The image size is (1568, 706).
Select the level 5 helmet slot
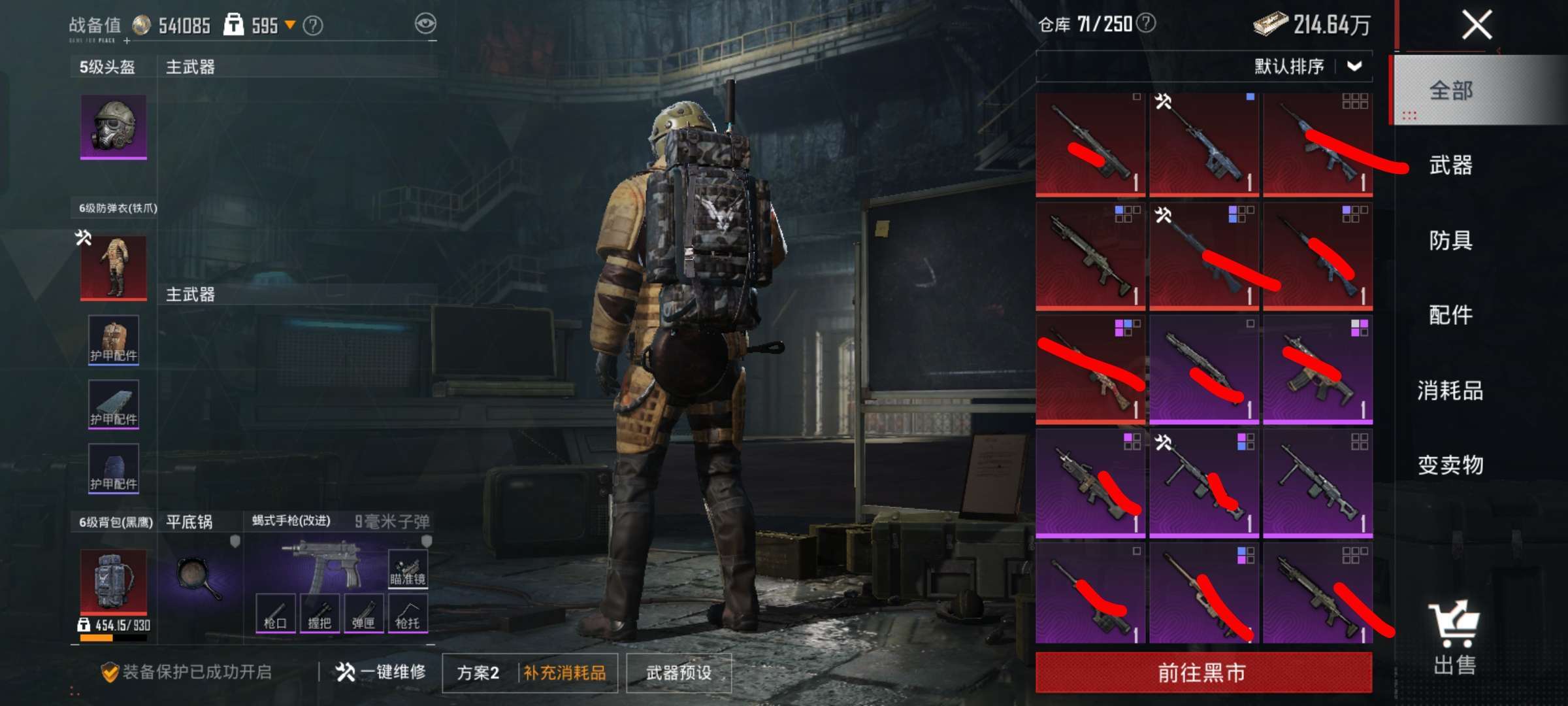point(114,126)
